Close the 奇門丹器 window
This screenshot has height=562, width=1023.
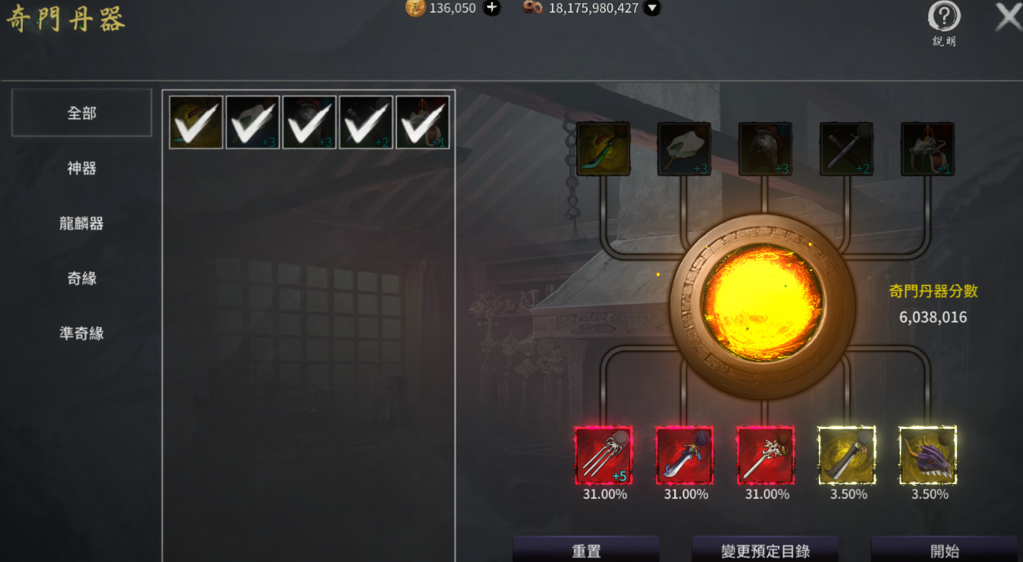1008,17
